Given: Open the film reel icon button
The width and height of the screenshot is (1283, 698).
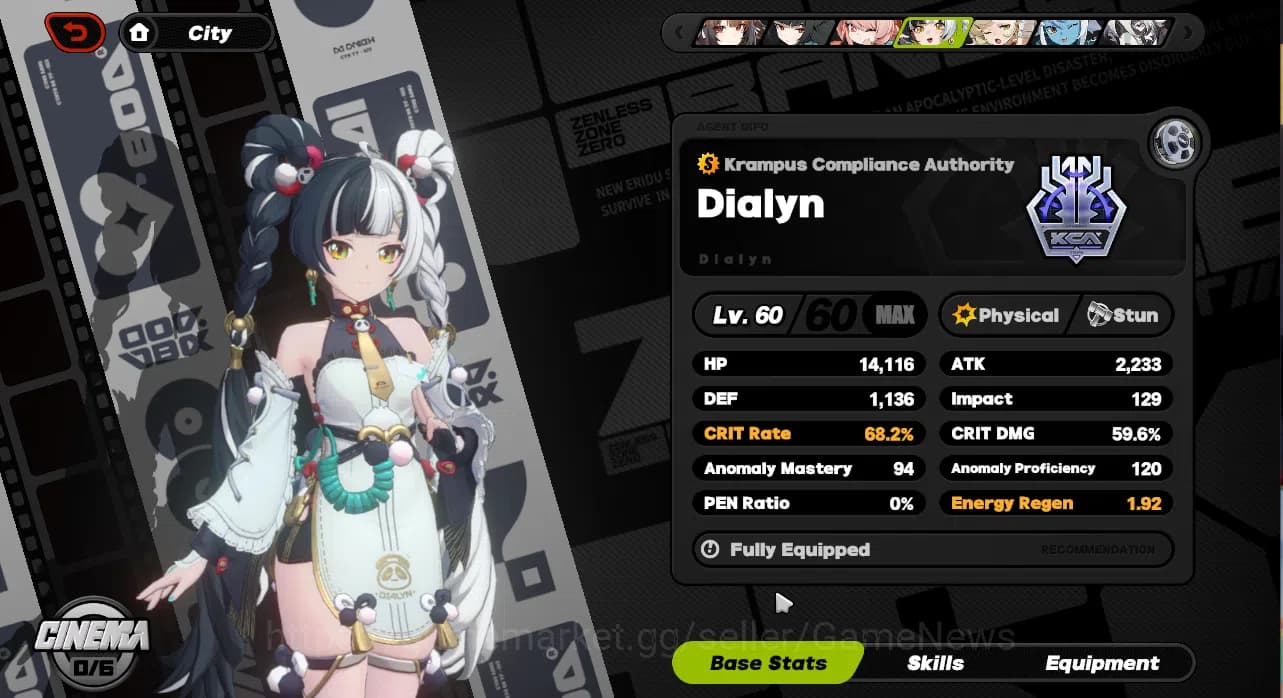Looking at the screenshot, I should pyautogui.click(x=1175, y=144).
